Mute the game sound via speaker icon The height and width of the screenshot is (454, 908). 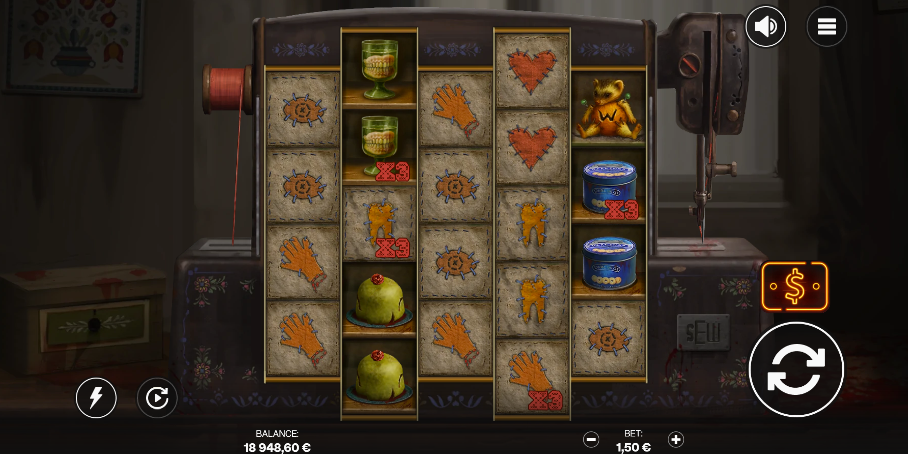click(766, 27)
